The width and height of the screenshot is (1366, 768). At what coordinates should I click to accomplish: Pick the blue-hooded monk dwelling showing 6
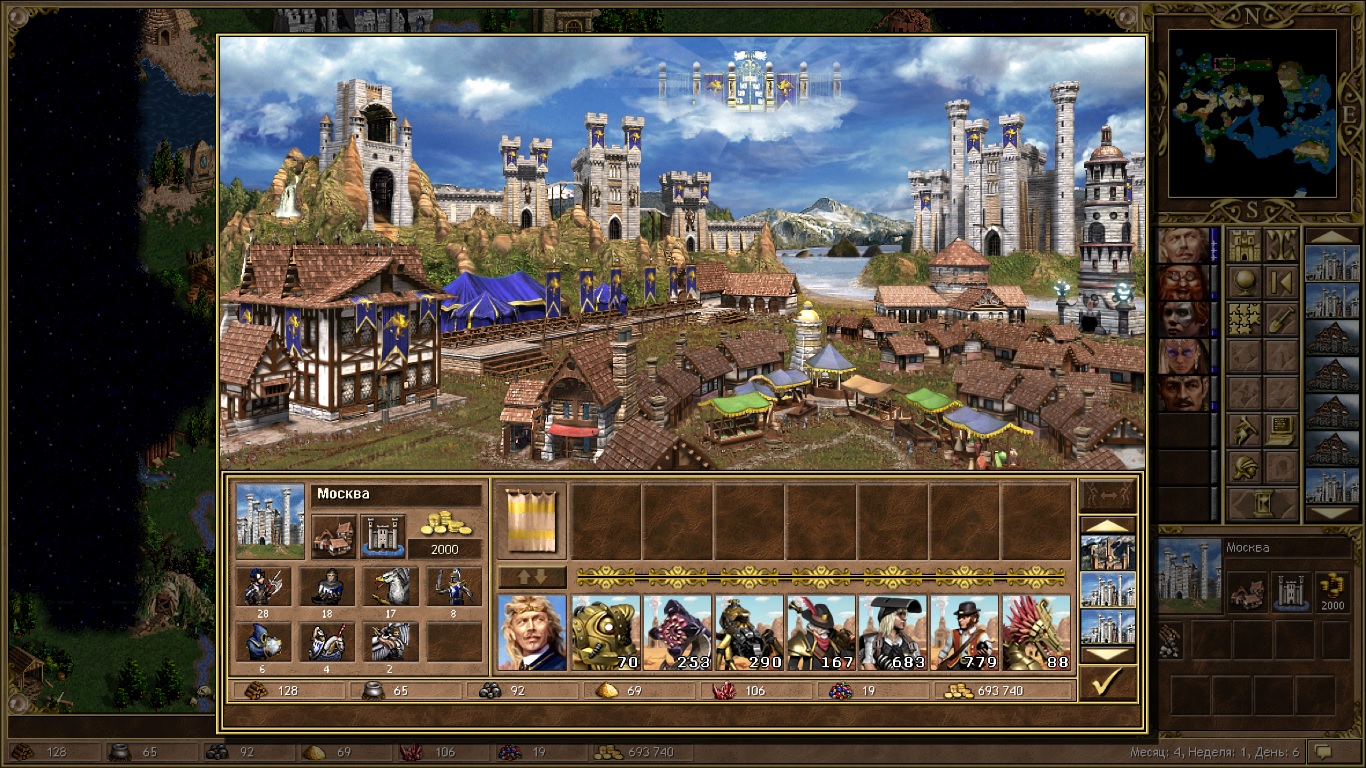pyautogui.click(x=263, y=642)
